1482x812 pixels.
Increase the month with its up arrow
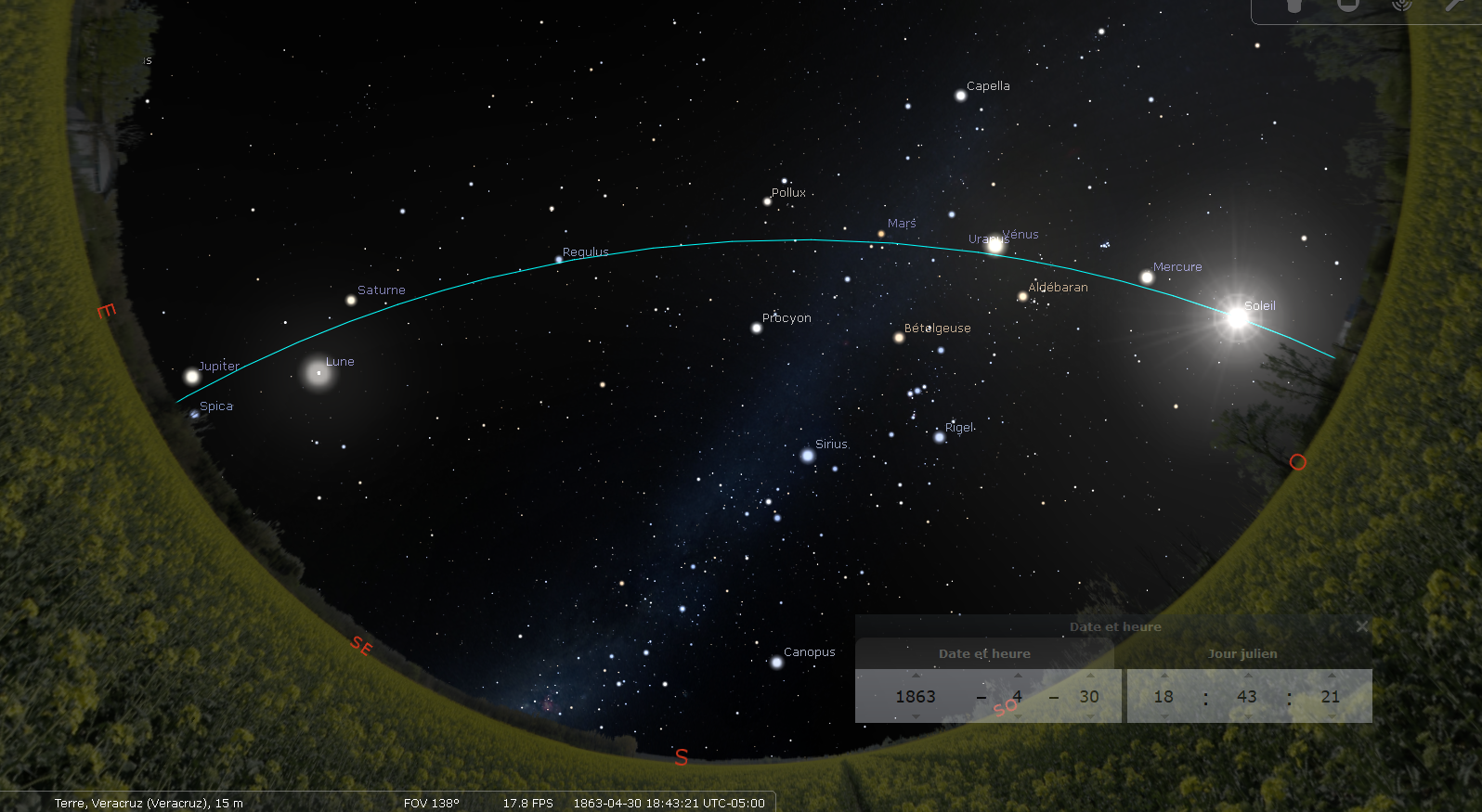click(1018, 676)
